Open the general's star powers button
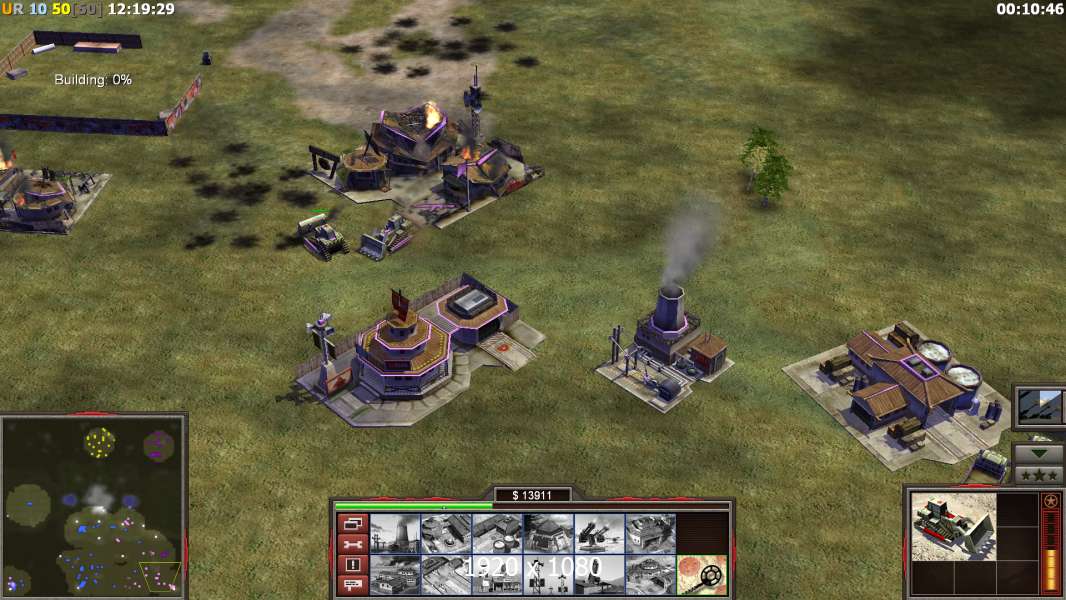The image size is (1066, 600). 1040,406
